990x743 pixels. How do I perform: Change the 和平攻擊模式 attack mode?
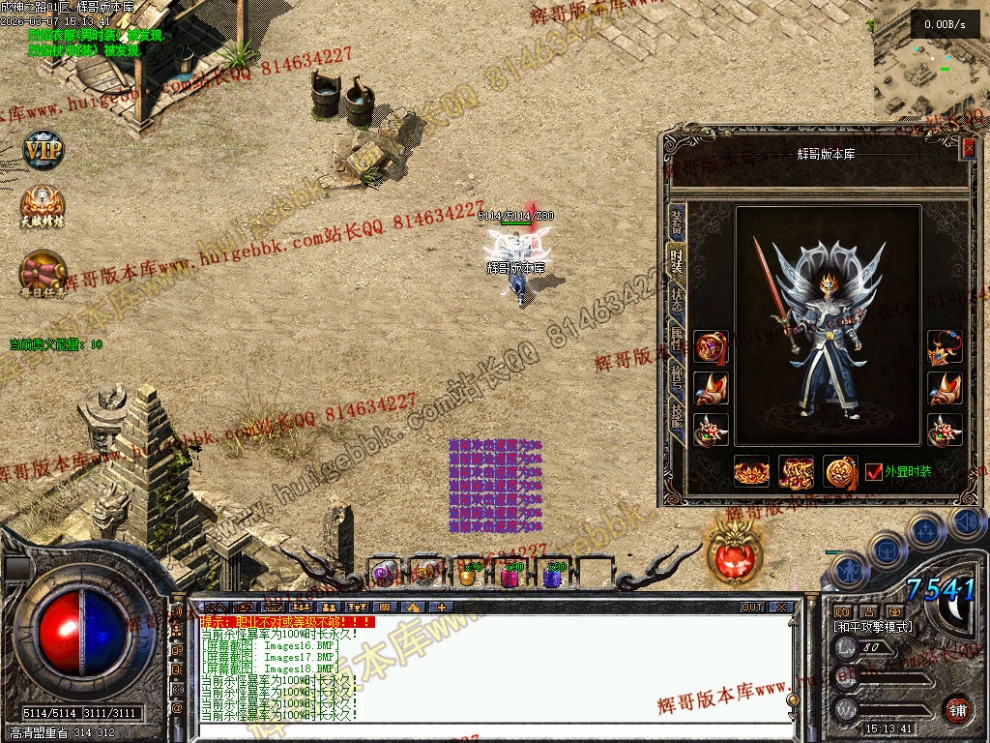click(872, 627)
